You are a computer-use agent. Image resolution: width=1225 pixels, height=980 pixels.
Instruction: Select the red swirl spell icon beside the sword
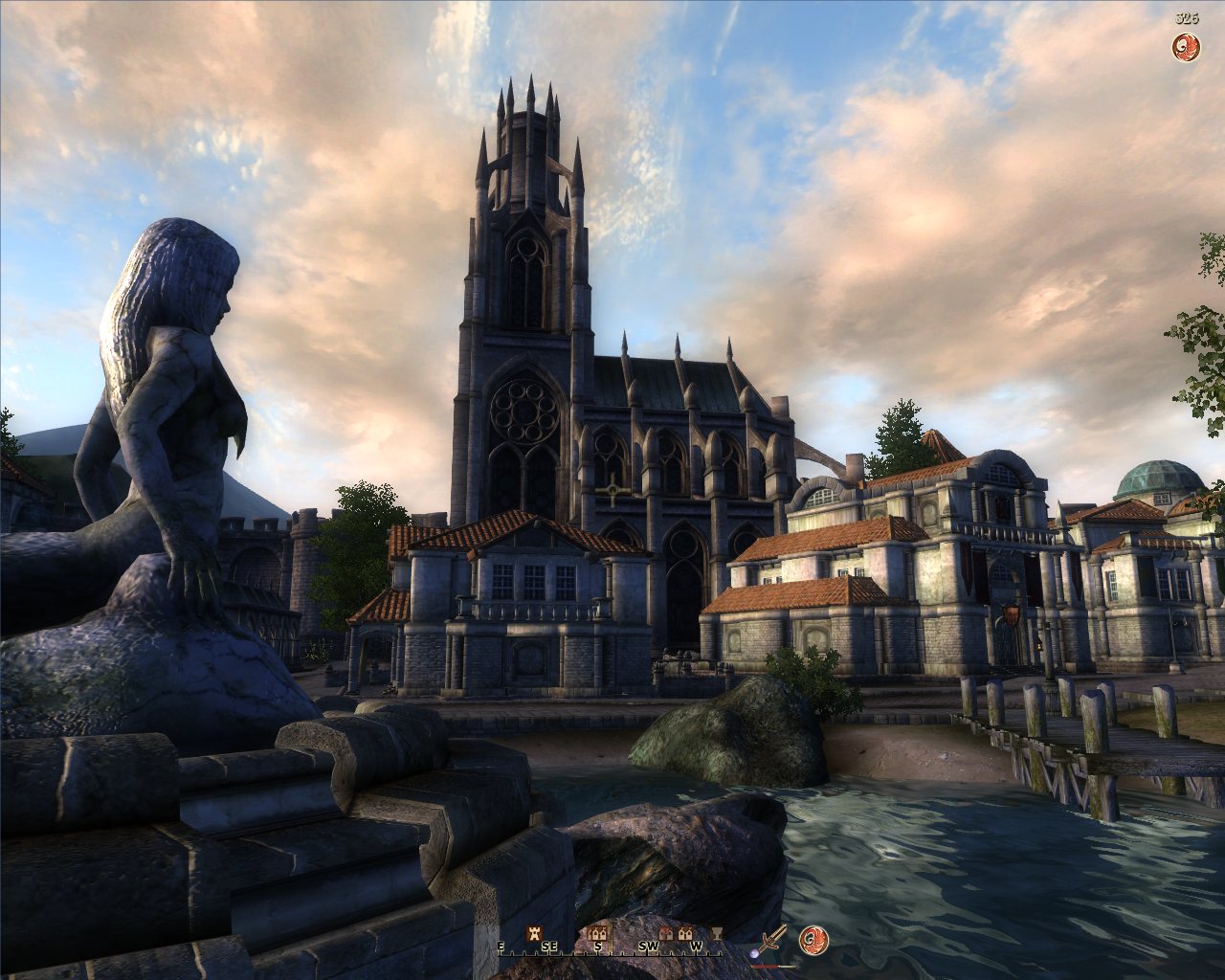tap(813, 940)
